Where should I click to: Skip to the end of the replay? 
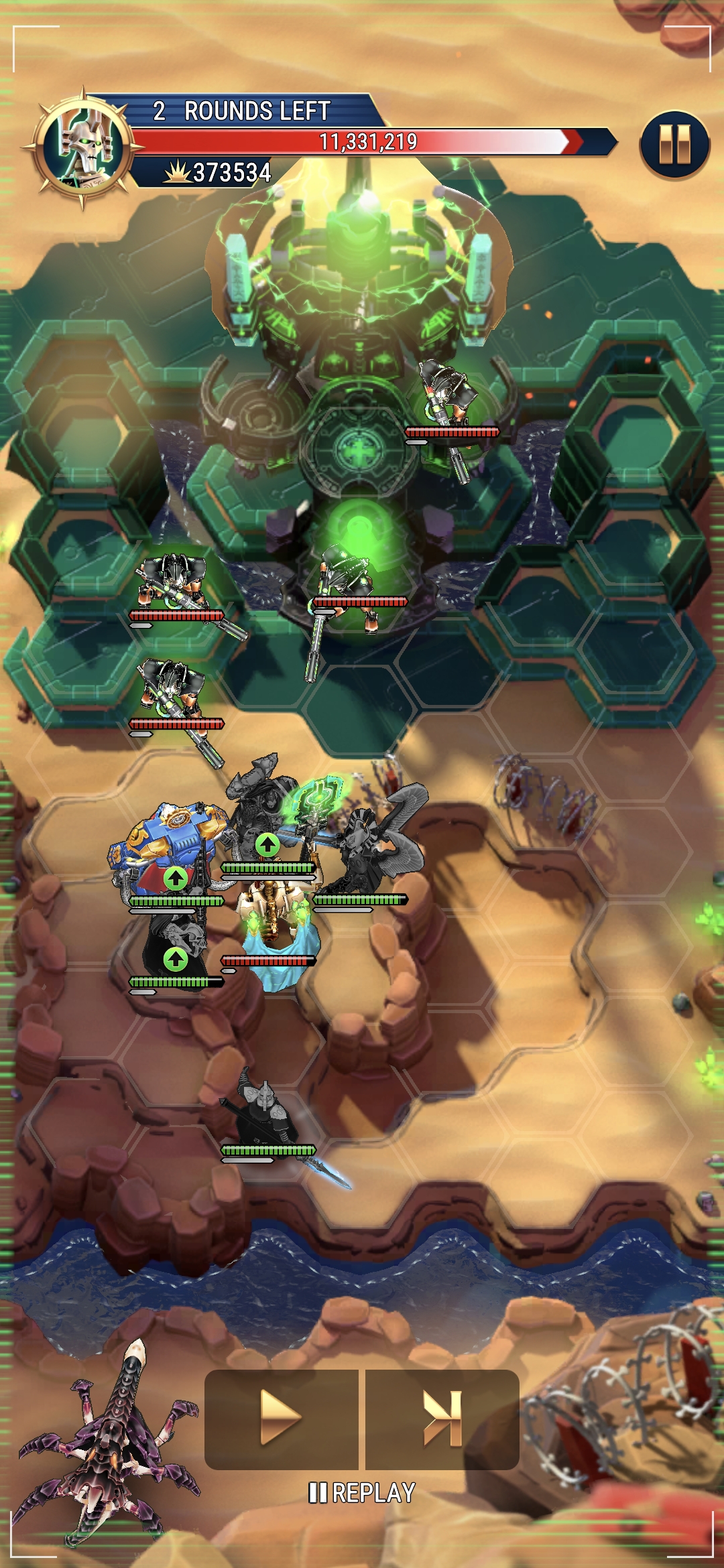pyautogui.click(x=442, y=1419)
